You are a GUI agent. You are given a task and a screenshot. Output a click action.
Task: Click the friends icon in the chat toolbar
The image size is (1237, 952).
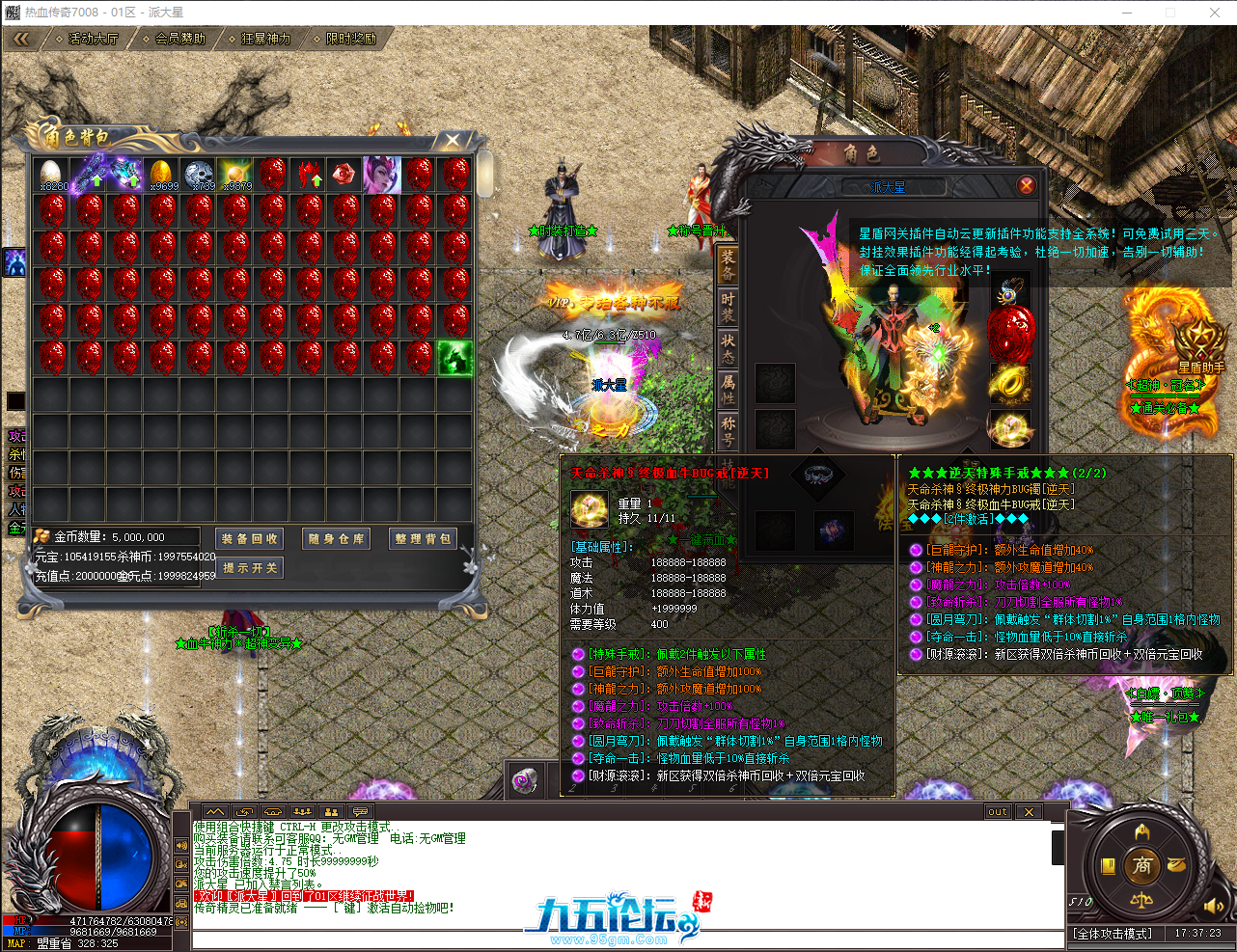coord(332,811)
